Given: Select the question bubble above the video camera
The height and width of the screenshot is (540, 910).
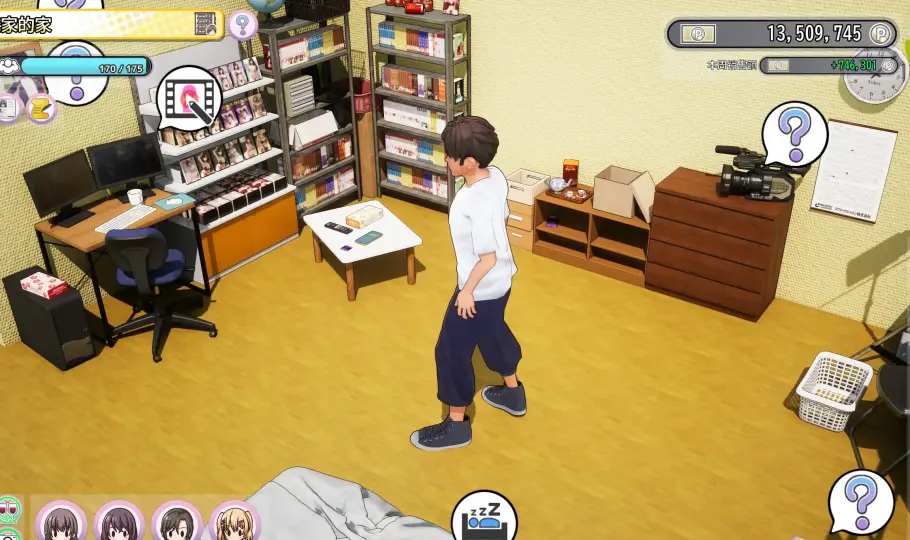Looking at the screenshot, I should click(x=795, y=132).
